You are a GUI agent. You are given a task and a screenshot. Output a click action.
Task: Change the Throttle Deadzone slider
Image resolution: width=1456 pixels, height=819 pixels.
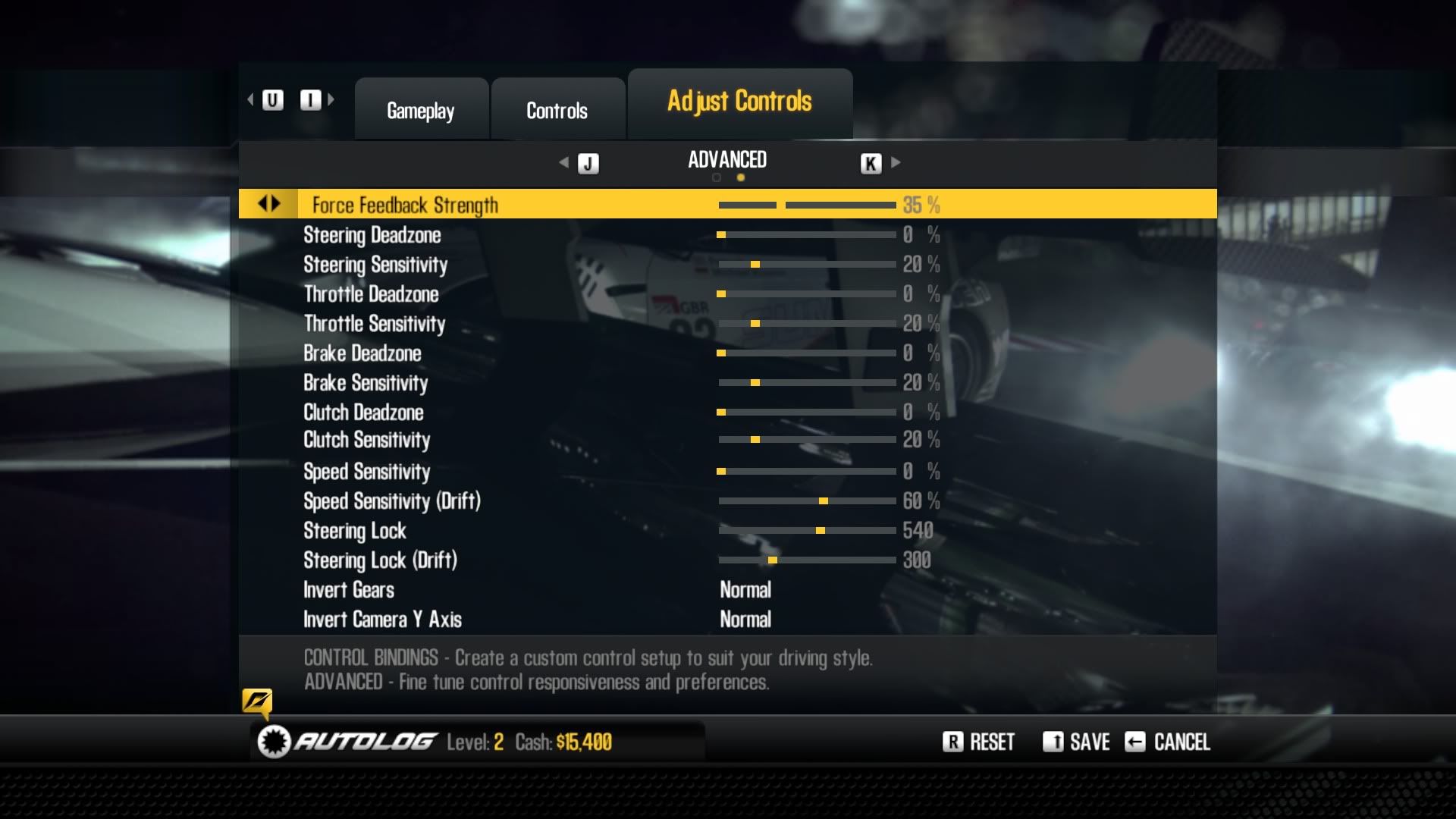807,294
